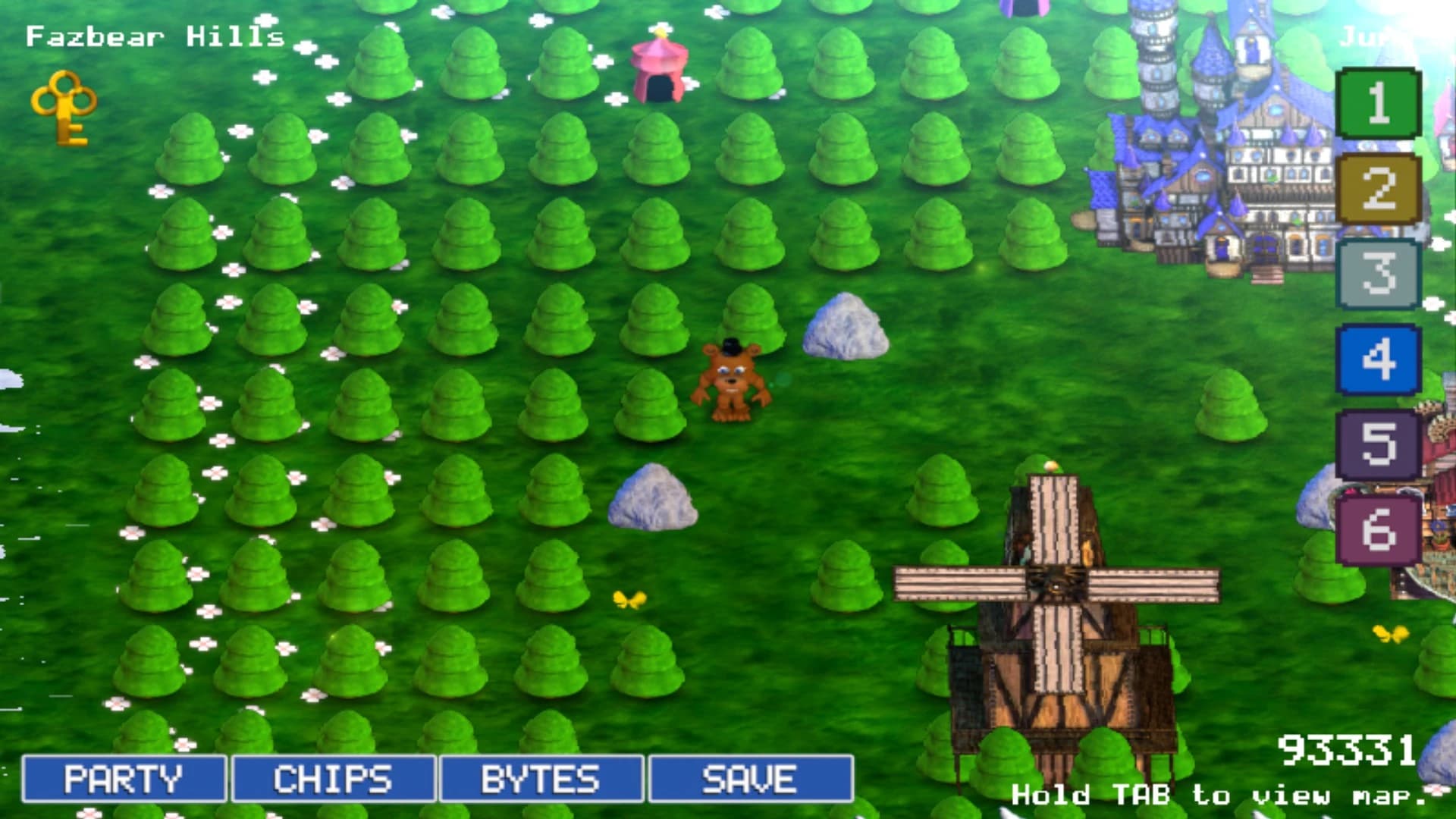Click the Hold TAB map hint text
Screen dimensions: 1456x819
[x=1221, y=796]
